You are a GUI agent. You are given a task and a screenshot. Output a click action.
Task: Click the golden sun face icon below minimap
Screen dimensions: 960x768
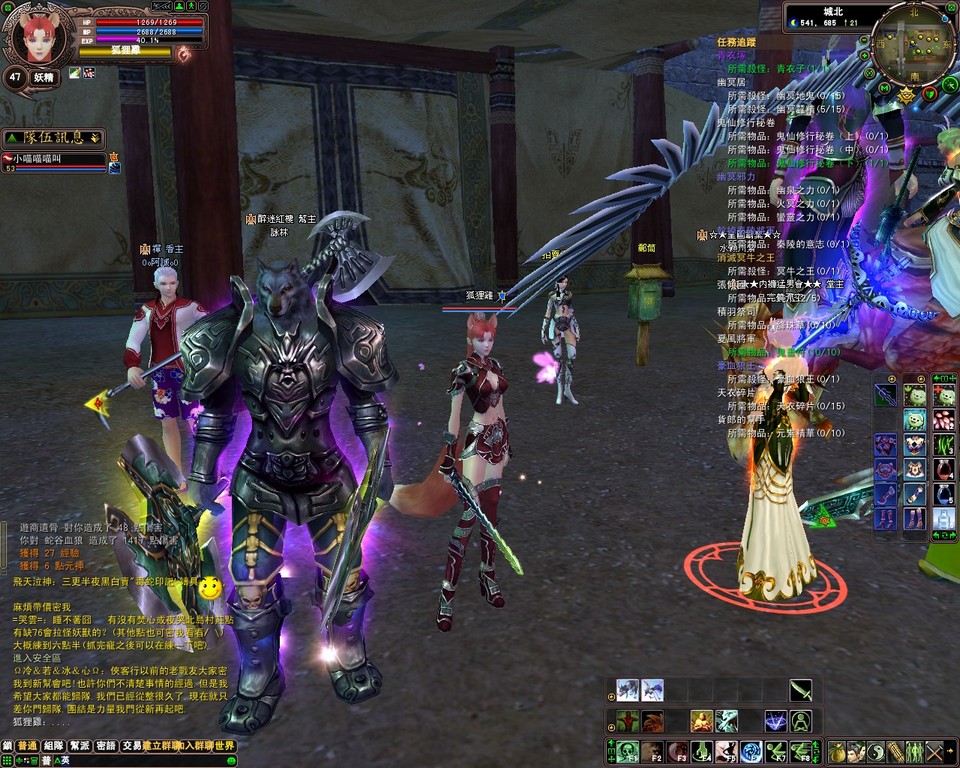pos(906,96)
